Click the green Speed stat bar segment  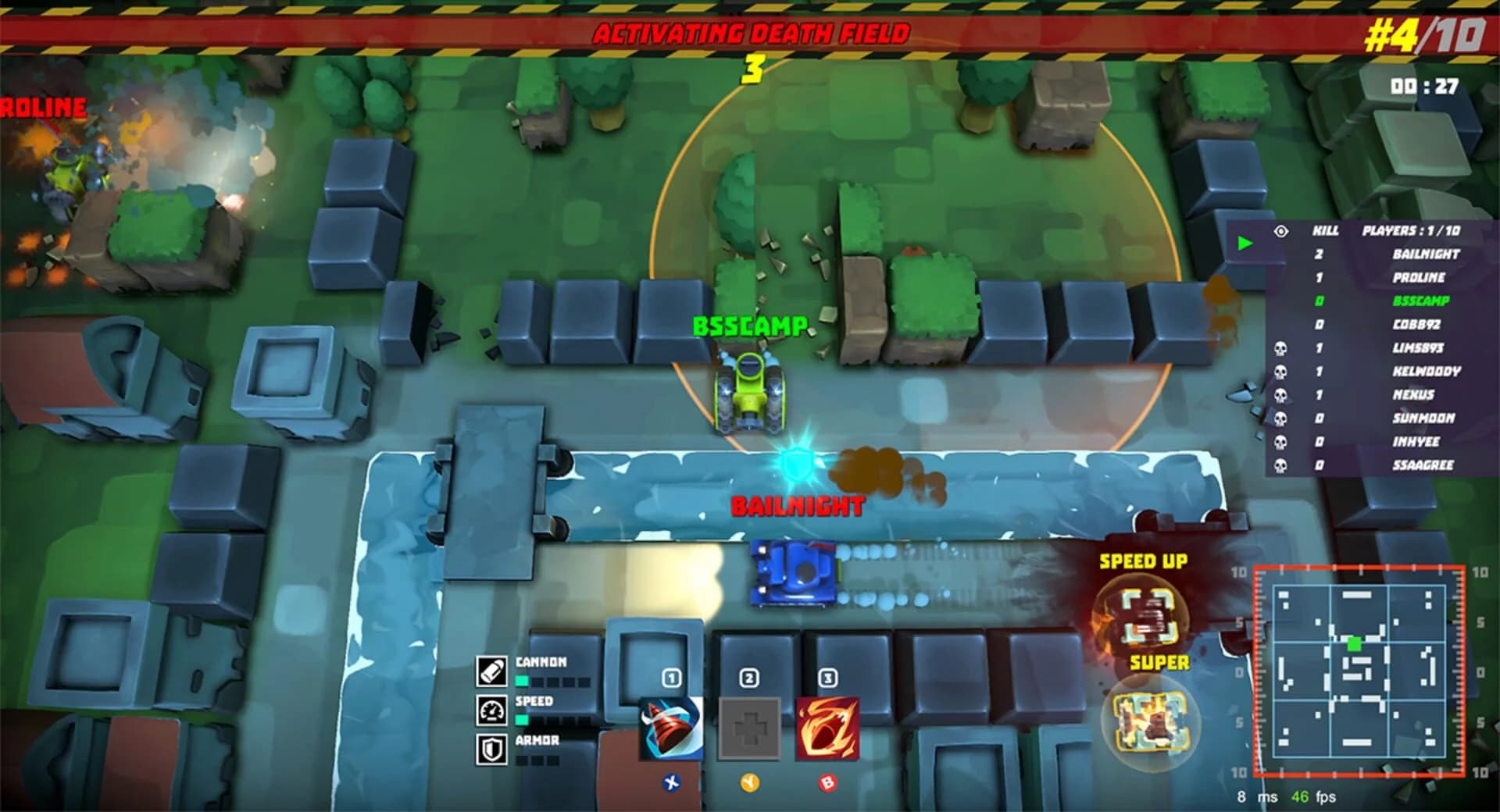coord(520,721)
